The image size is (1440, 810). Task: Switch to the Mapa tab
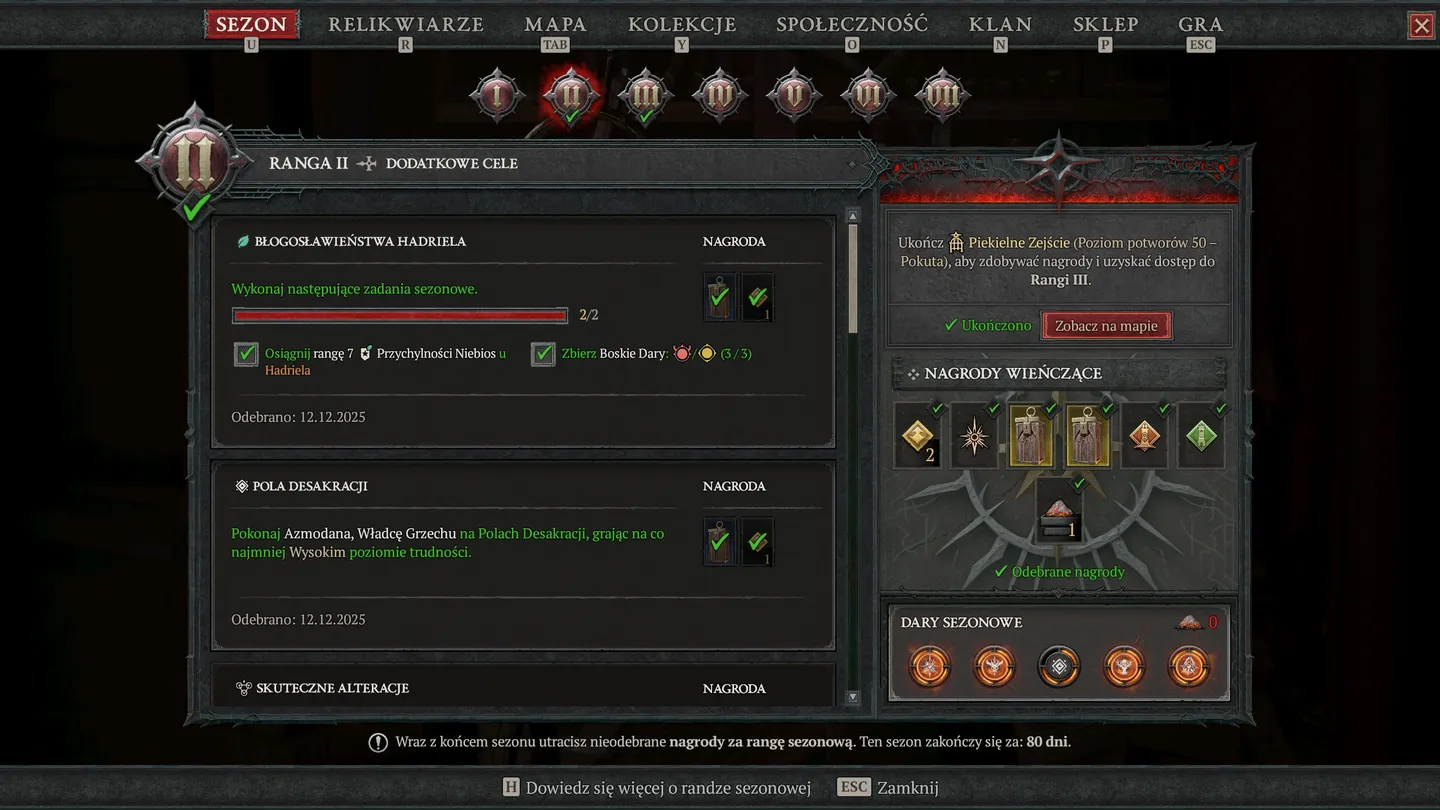pyautogui.click(x=555, y=25)
